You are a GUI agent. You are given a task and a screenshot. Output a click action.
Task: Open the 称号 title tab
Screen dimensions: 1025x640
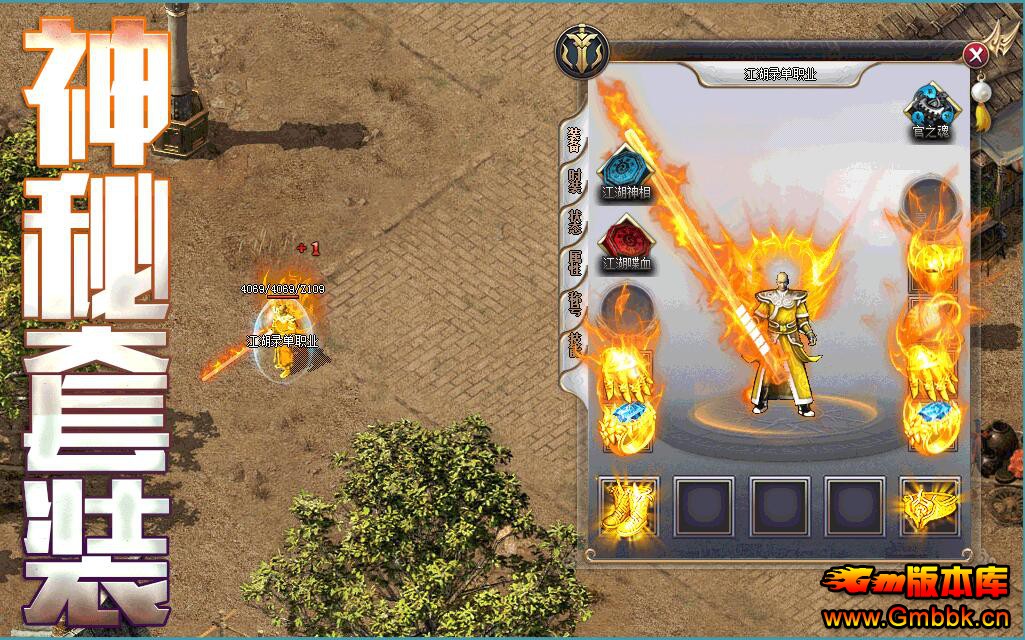pyautogui.click(x=574, y=304)
